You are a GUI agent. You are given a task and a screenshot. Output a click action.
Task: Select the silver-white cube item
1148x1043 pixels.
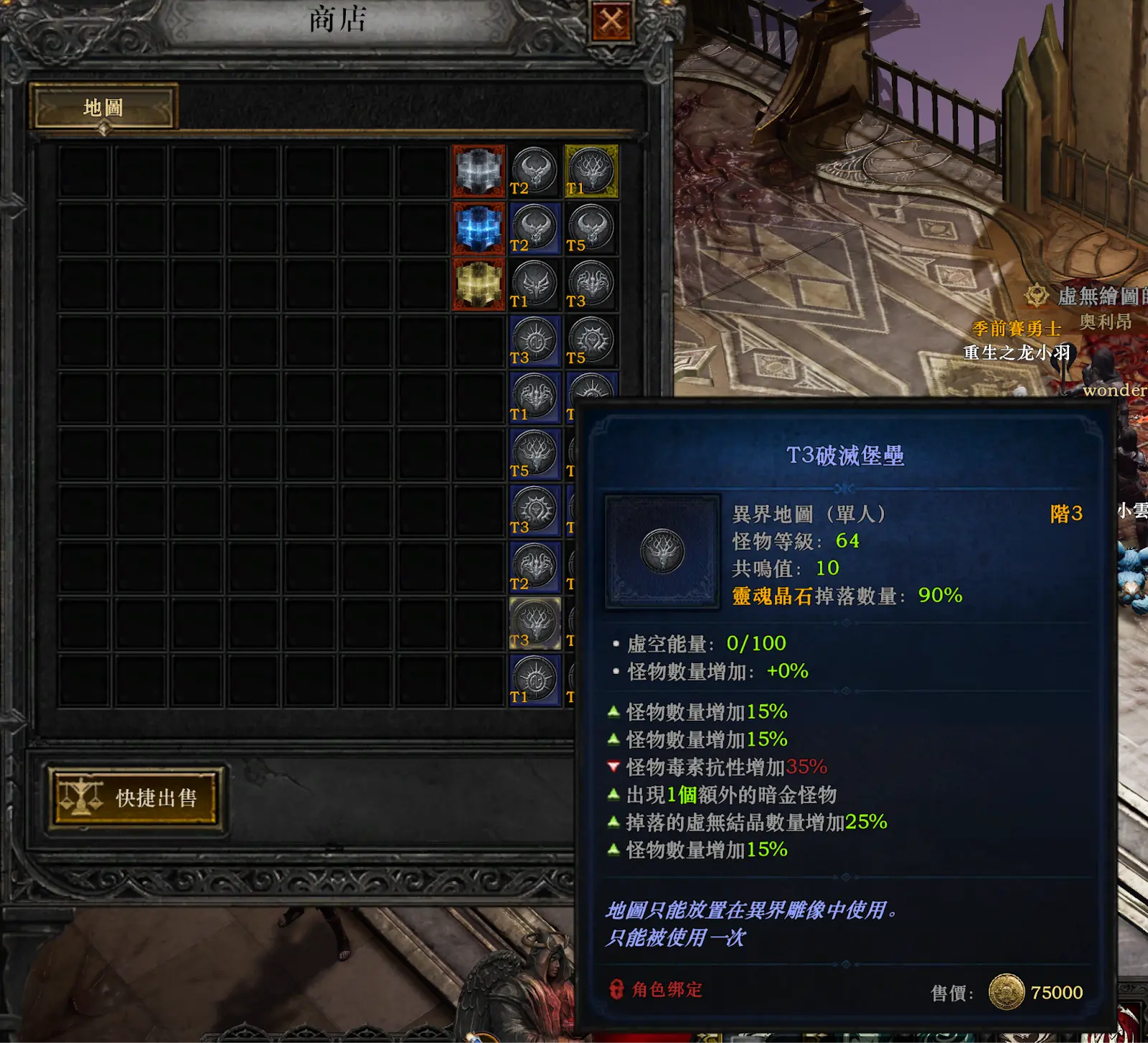tap(479, 172)
